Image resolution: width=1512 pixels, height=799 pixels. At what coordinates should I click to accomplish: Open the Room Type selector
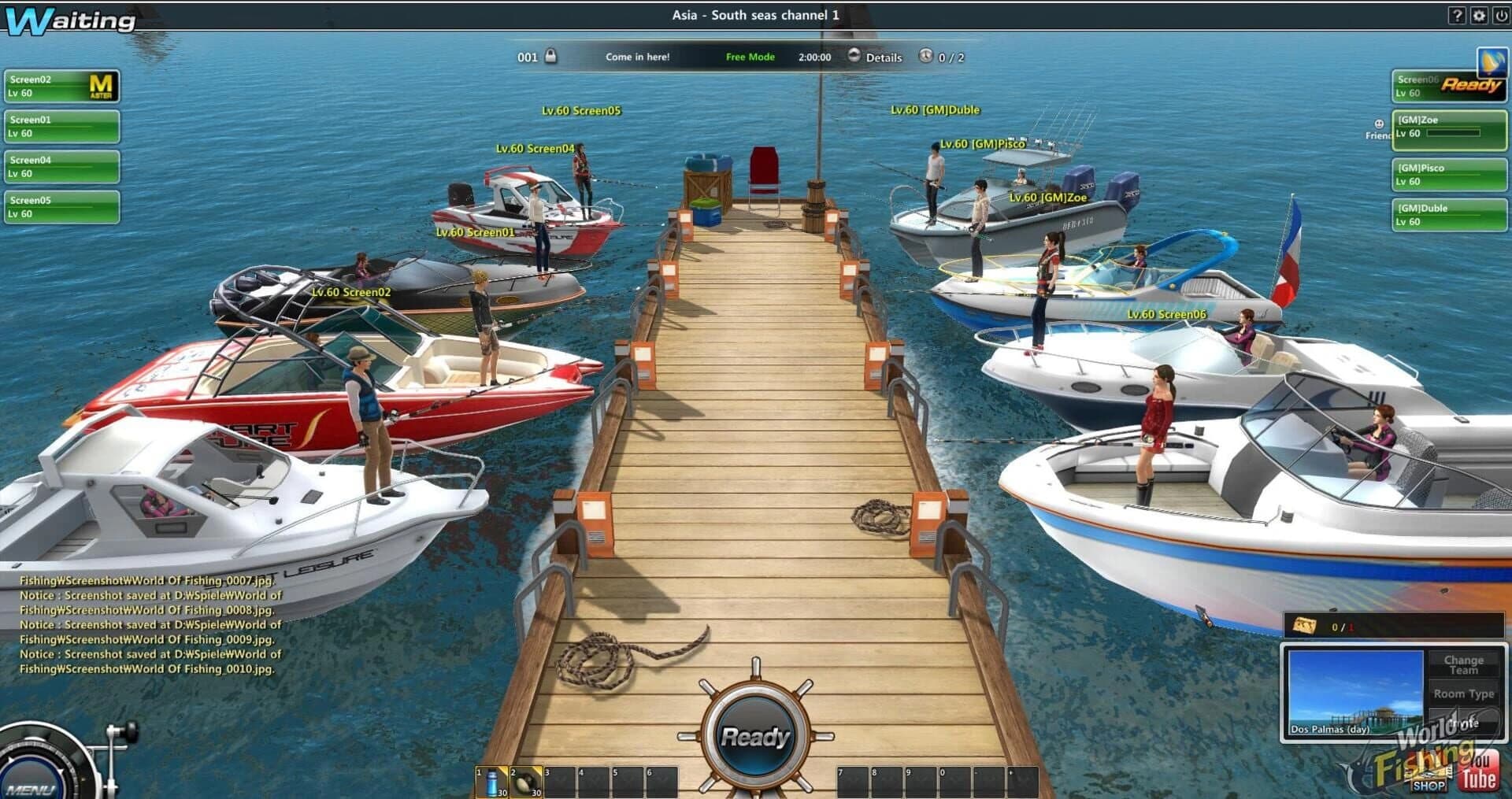tap(1465, 694)
